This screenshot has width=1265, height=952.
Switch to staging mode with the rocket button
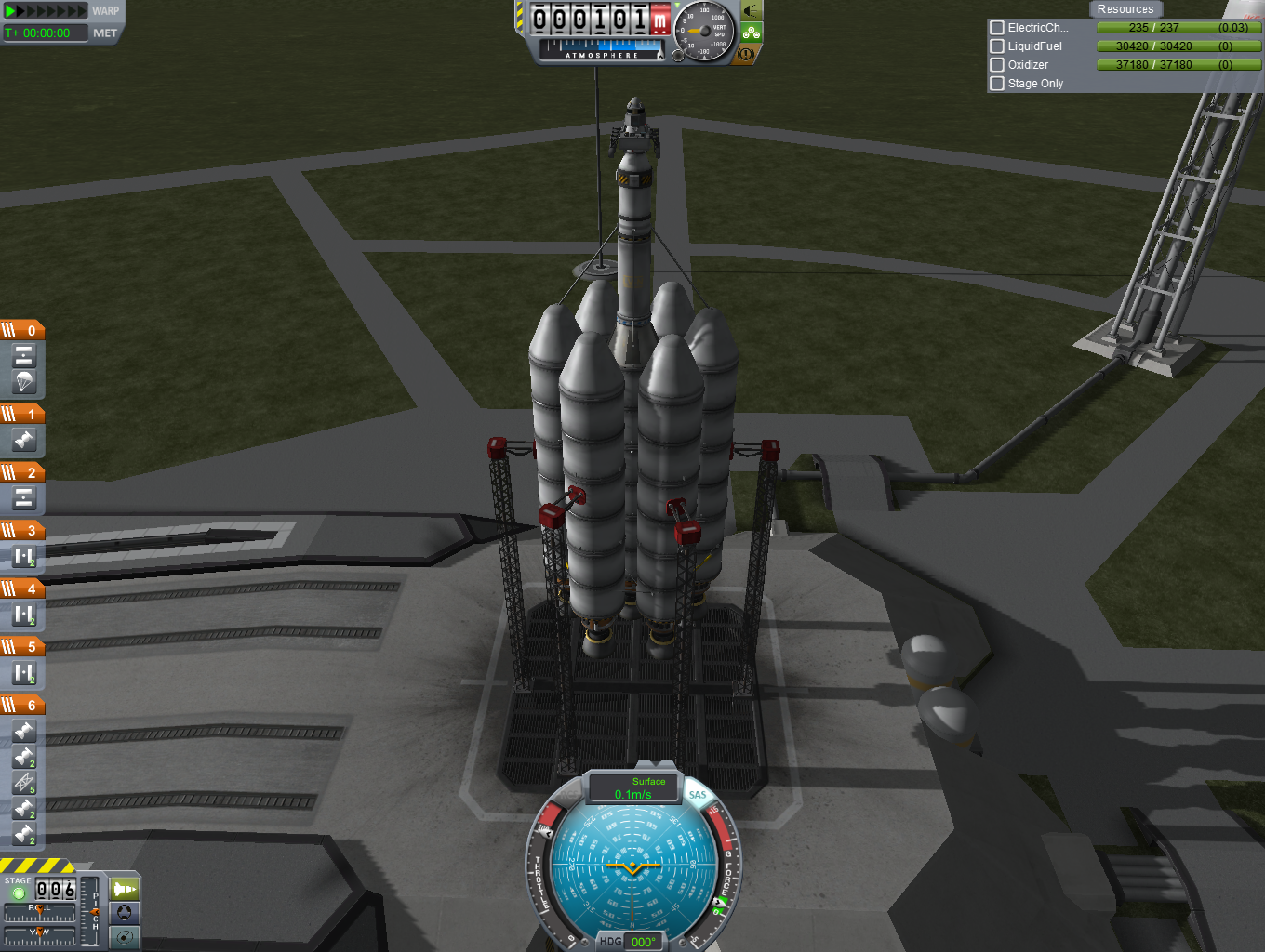(x=124, y=889)
